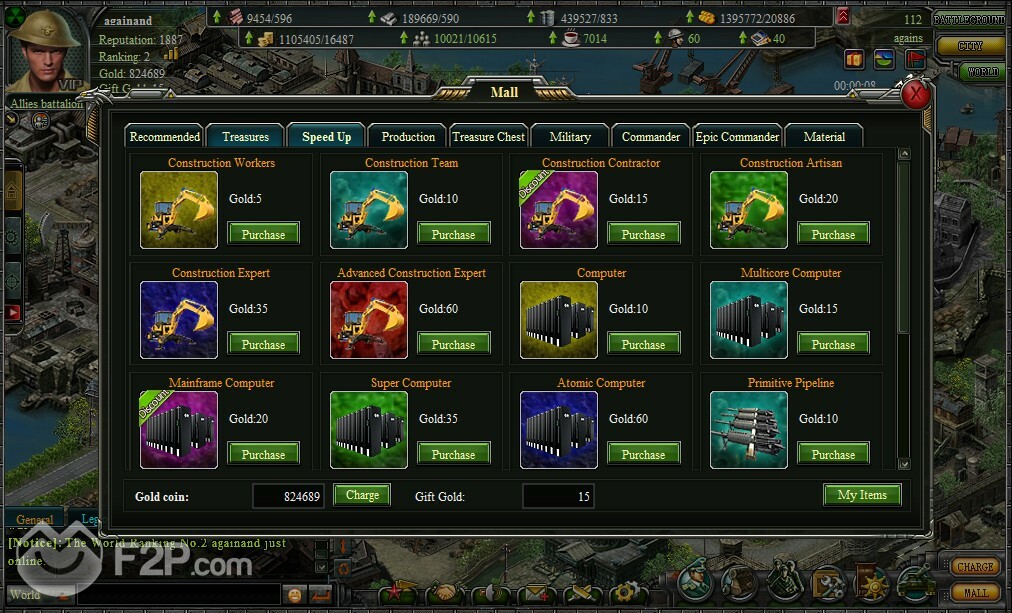Select the Production tab
1012x613 pixels.
point(408,137)
